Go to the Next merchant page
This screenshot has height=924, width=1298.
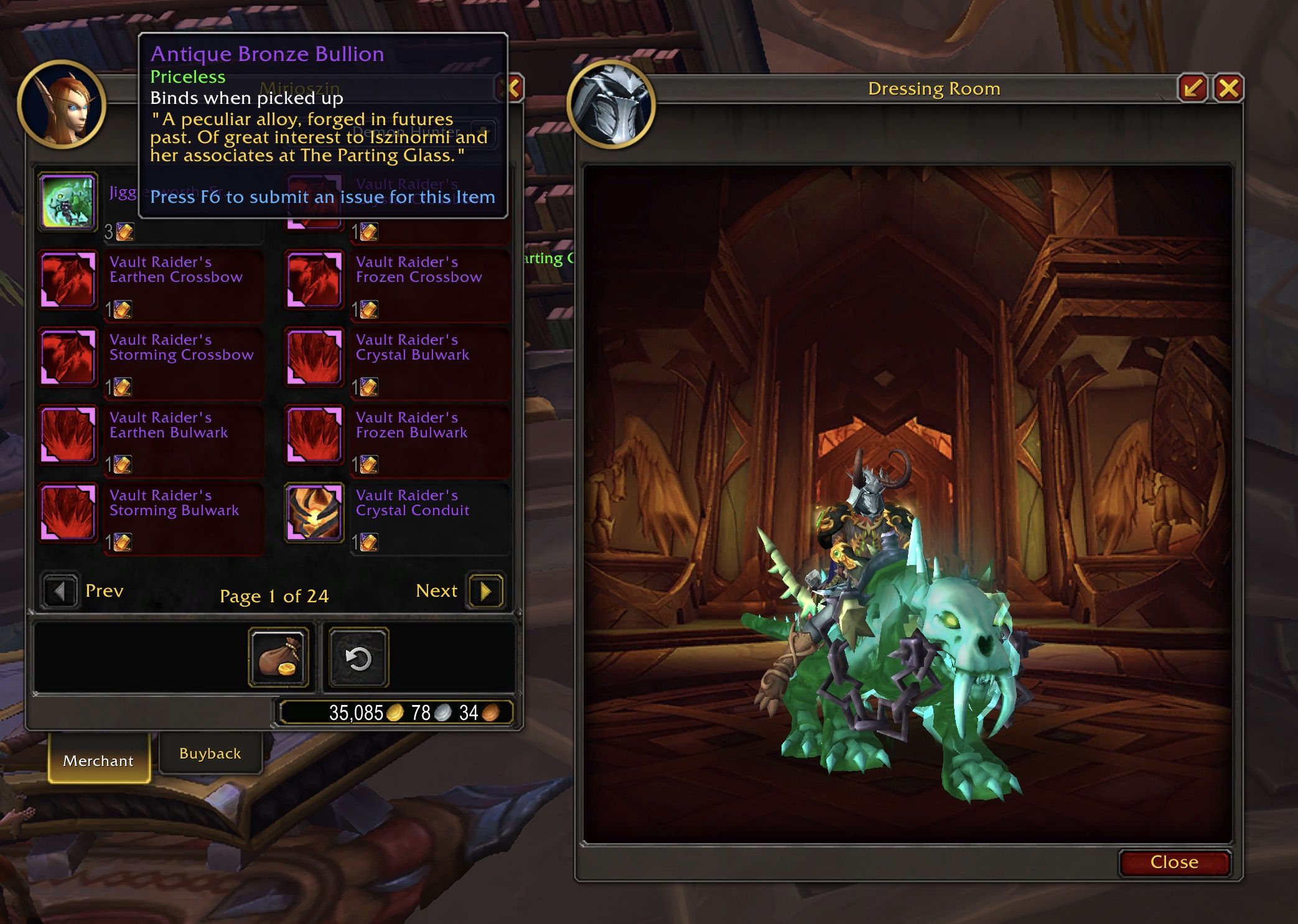pos(485,591)
